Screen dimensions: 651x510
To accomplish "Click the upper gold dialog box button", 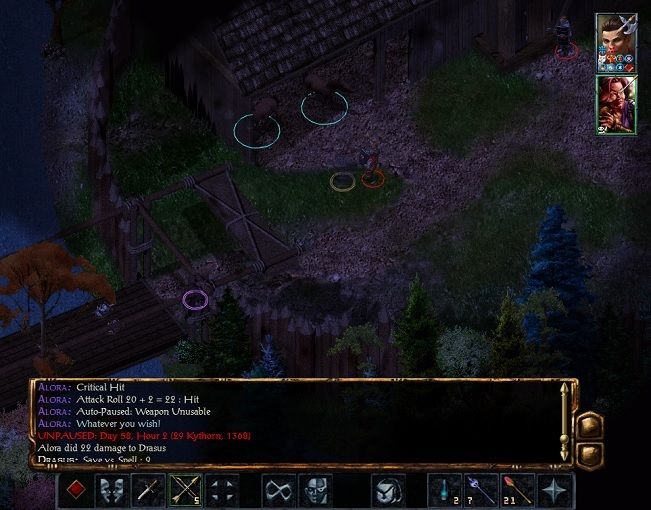I will (590, 424).
